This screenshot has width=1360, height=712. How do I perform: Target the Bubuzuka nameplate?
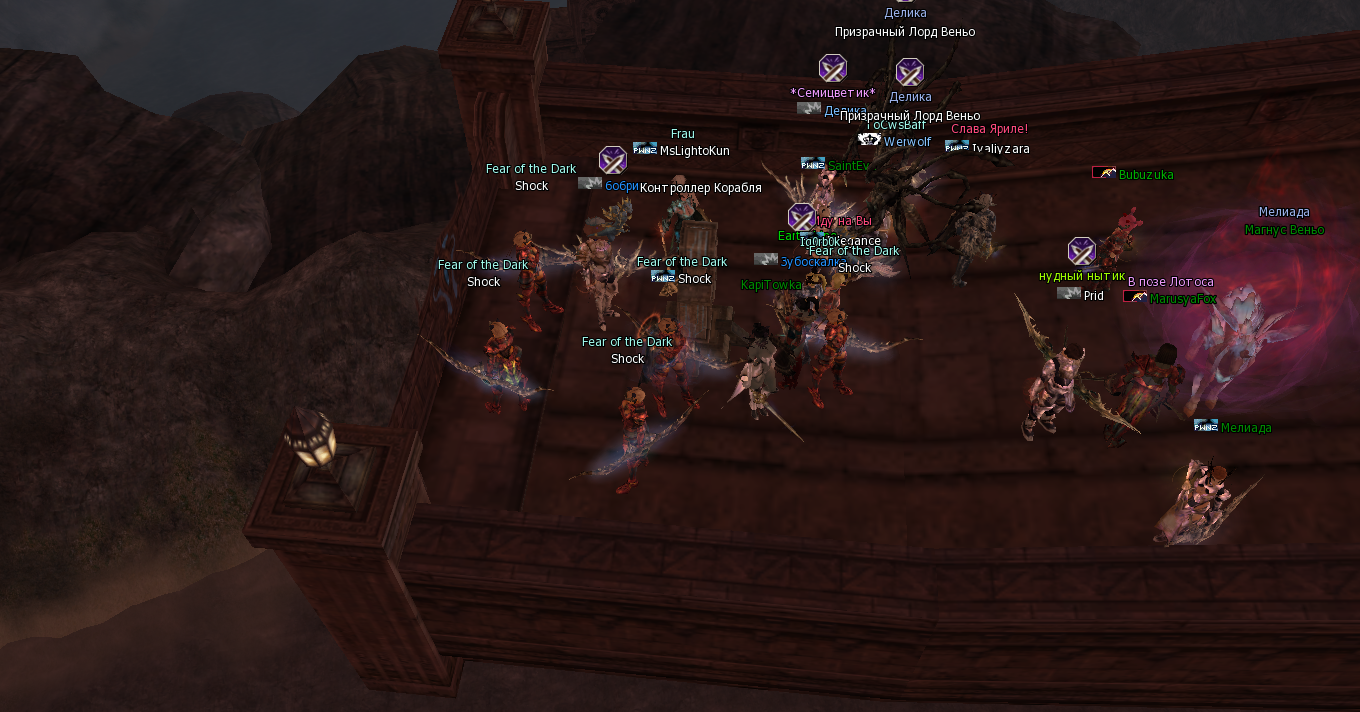1146,175
